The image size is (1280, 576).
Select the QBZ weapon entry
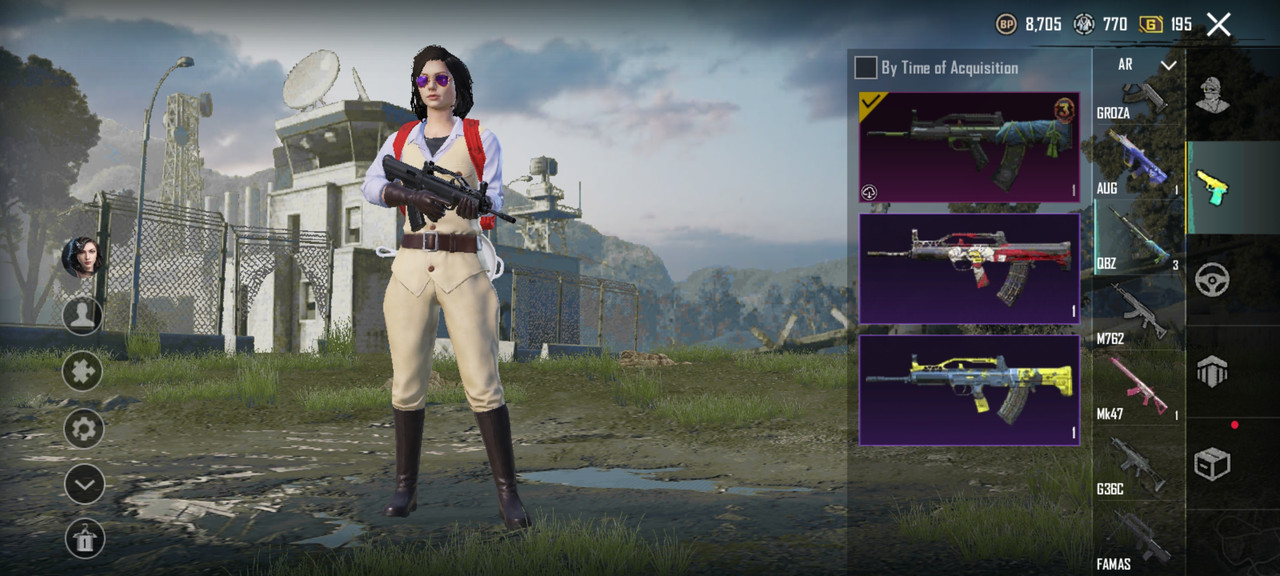tap(1139, 236)
